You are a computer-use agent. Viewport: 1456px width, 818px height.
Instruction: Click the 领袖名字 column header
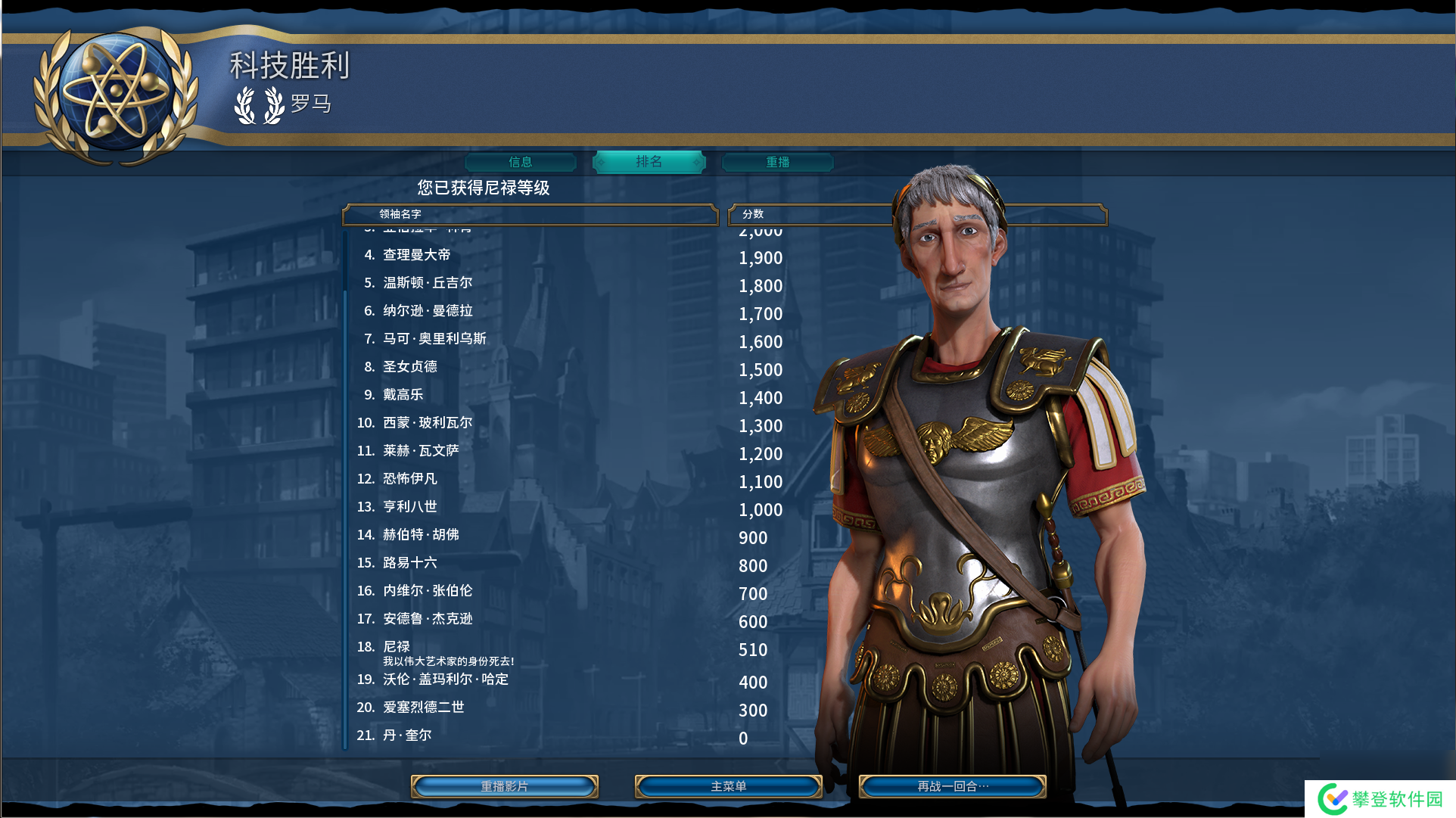pos(530,214)
